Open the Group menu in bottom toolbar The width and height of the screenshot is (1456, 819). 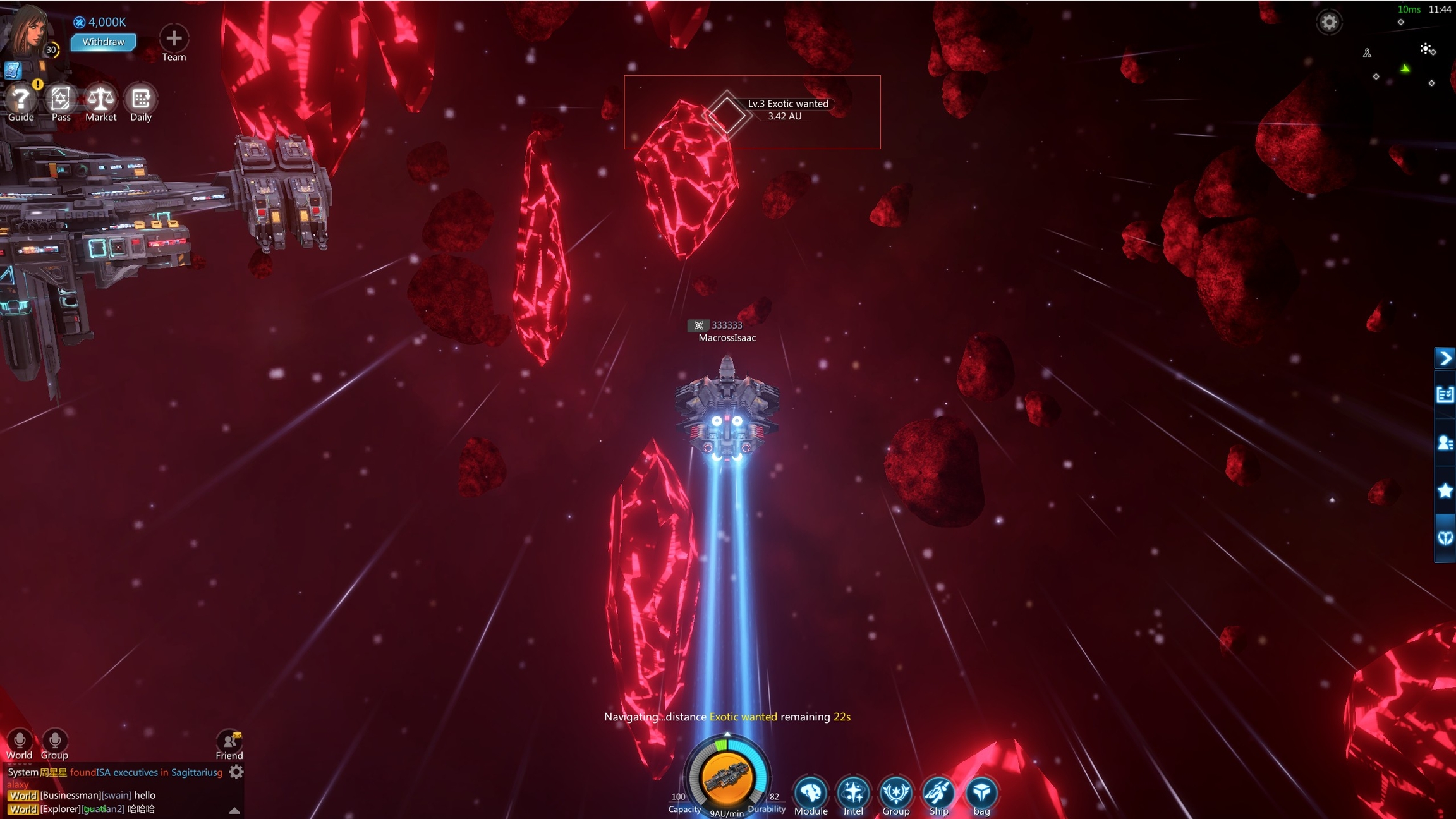click(895, 792)
